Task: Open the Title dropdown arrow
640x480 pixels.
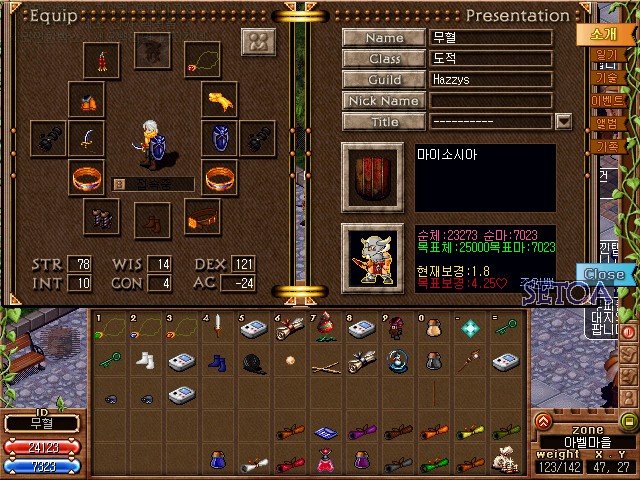Action: pyautogui.click(x=563, y=121)
